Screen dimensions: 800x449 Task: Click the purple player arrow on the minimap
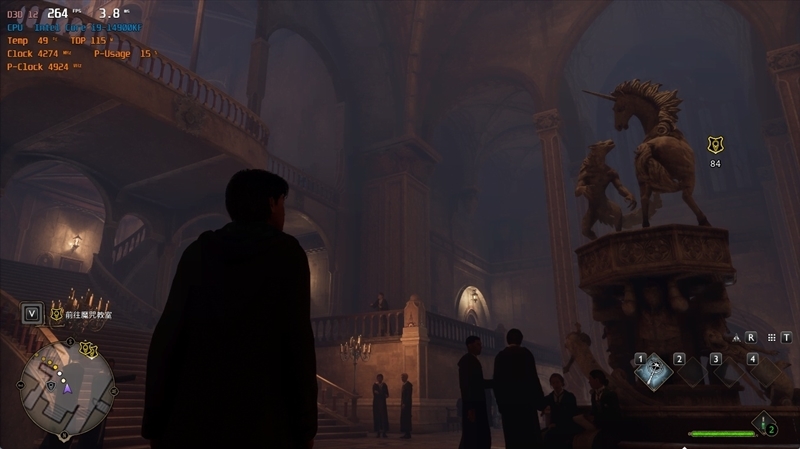pos(68,387)
